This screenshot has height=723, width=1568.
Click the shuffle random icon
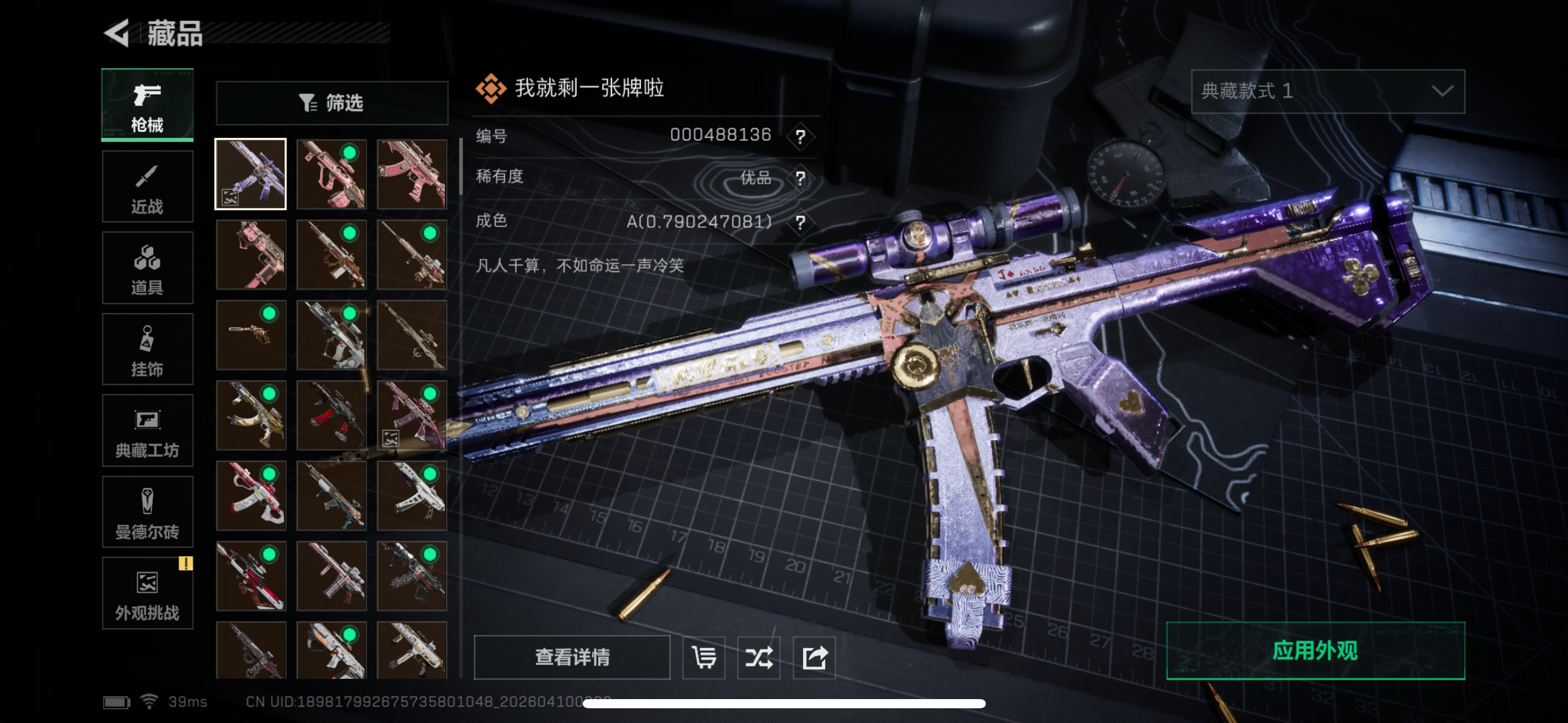tap(759, 657)
